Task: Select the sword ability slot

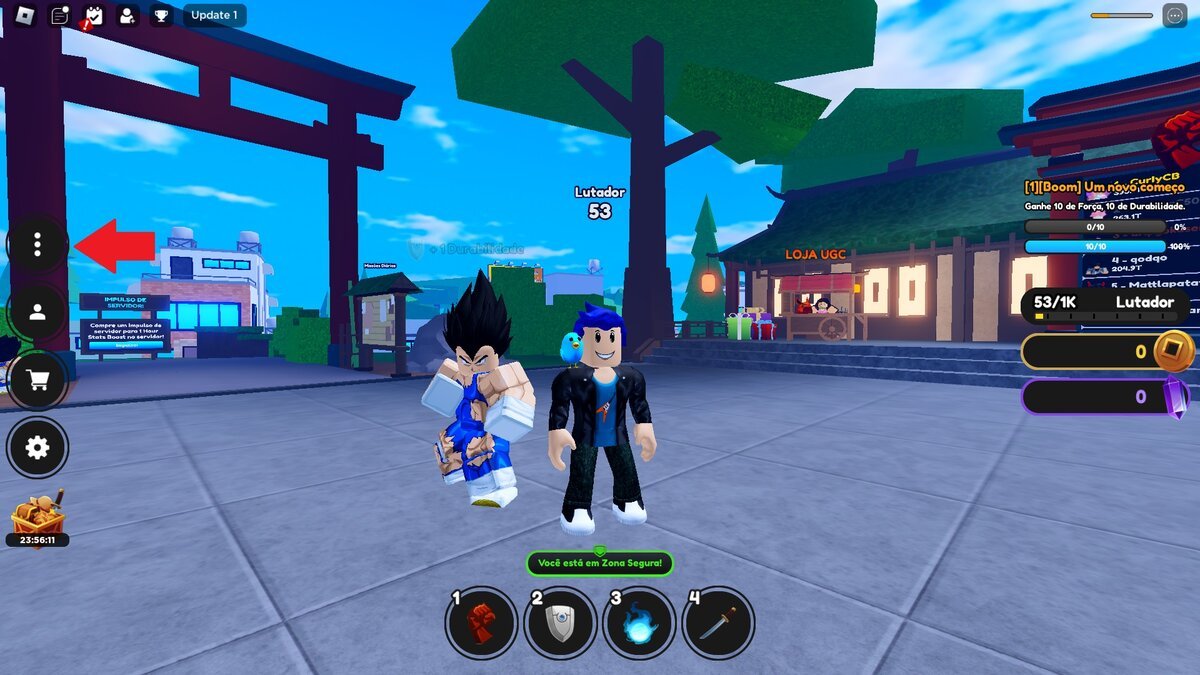Action: point(718,623)
